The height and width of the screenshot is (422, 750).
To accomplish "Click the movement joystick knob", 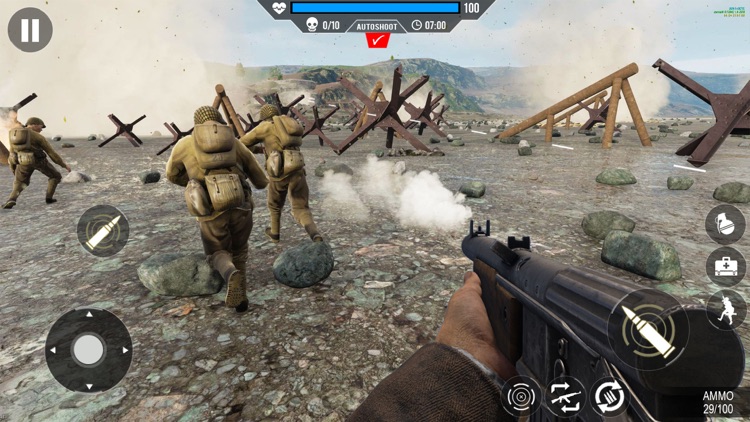I will [89, 350].
